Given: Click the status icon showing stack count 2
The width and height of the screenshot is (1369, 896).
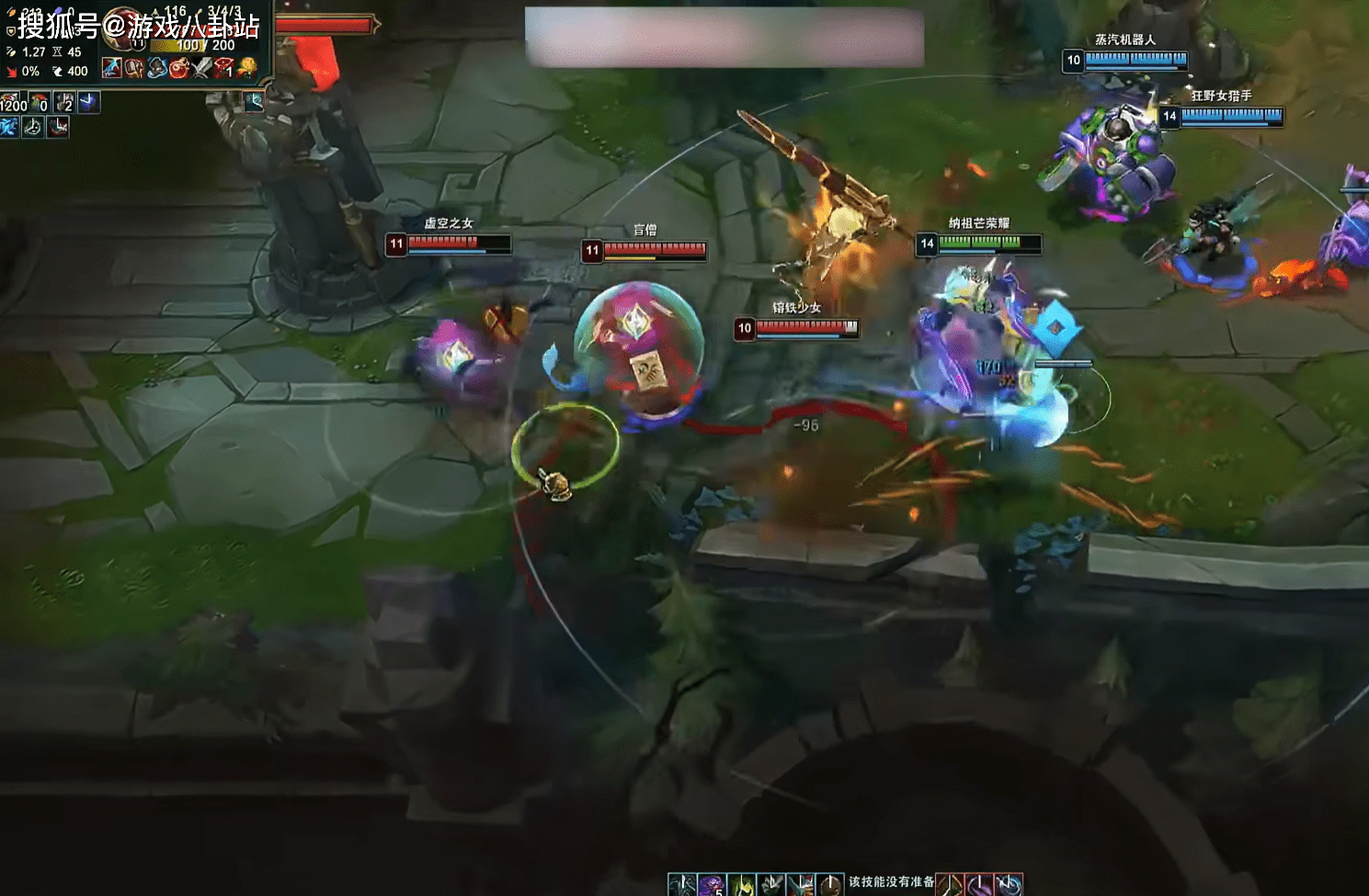Looking at the screenshot, I should tap(63, 102).
